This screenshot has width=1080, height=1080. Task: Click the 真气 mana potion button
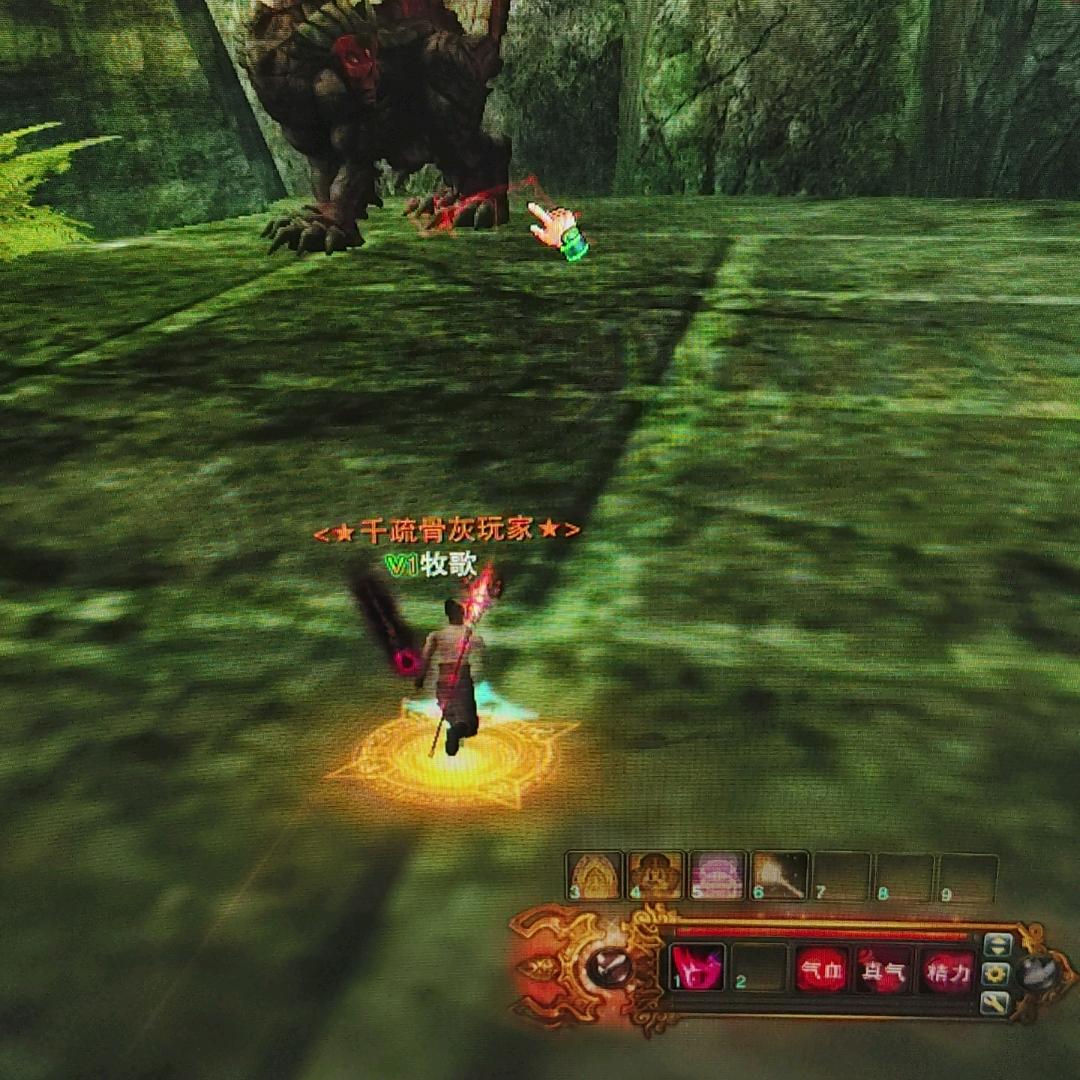point(883,971)
